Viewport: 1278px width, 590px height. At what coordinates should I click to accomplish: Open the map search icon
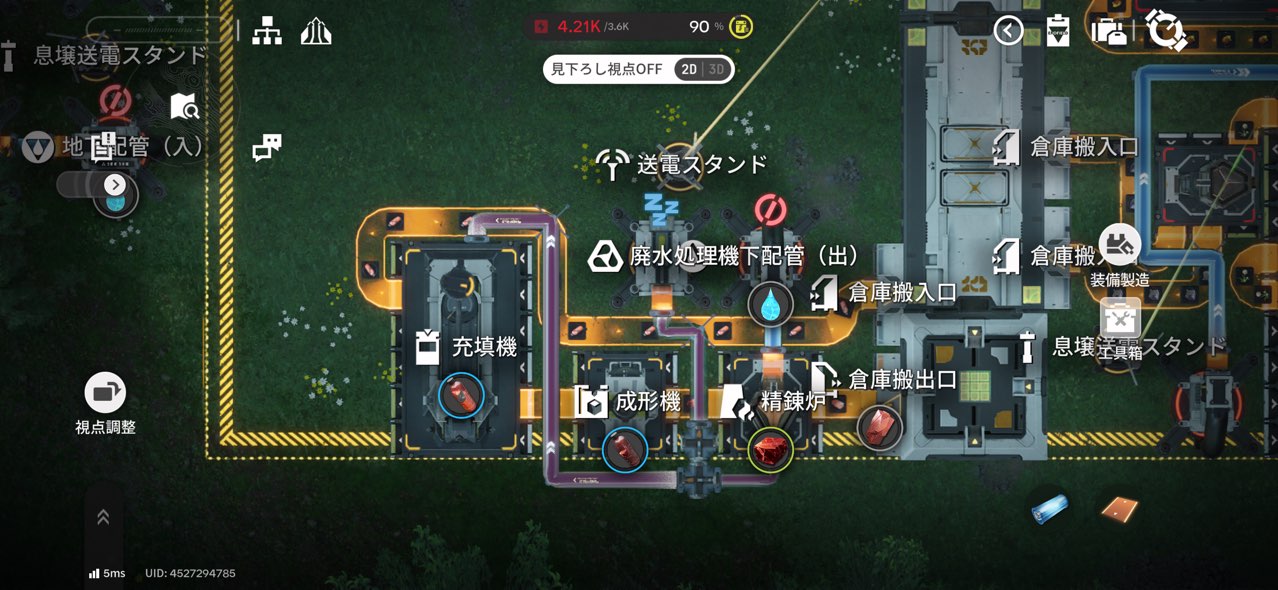tap(185, 106)
